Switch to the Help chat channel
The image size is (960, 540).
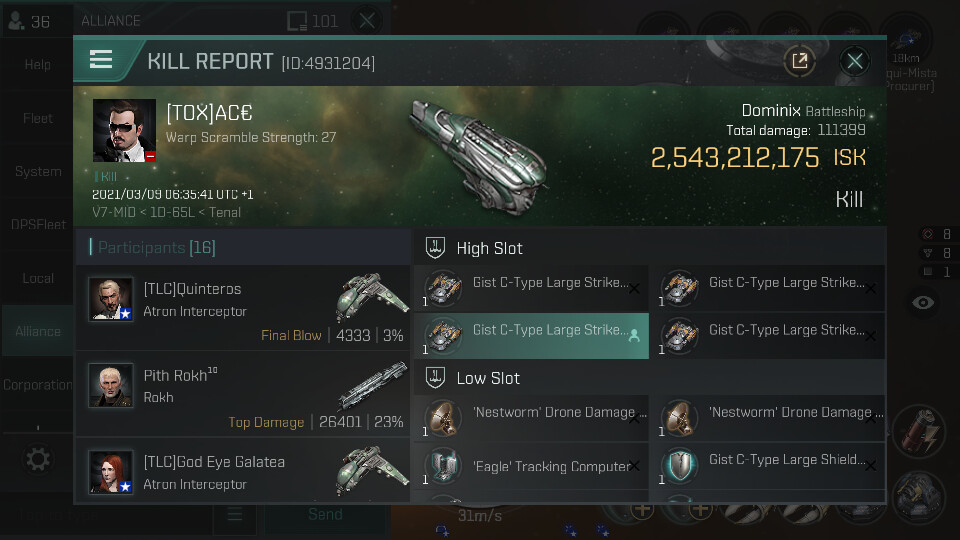(38, 65)
